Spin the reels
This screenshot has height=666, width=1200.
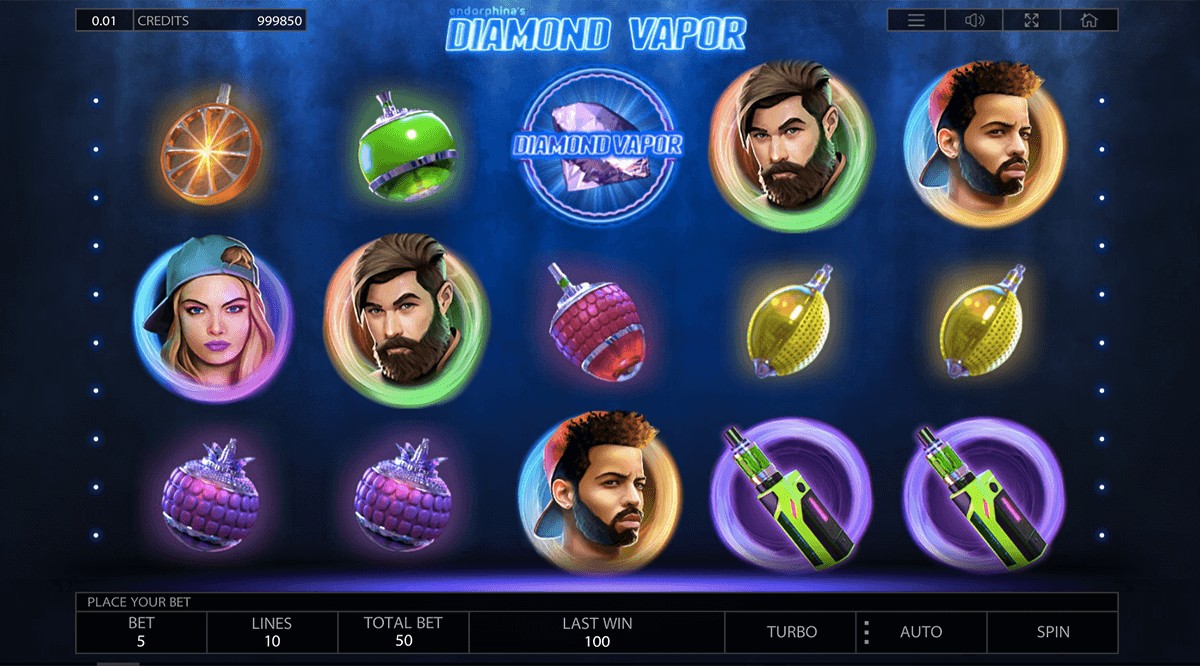pyautogui.click(x=1052, y=632)
